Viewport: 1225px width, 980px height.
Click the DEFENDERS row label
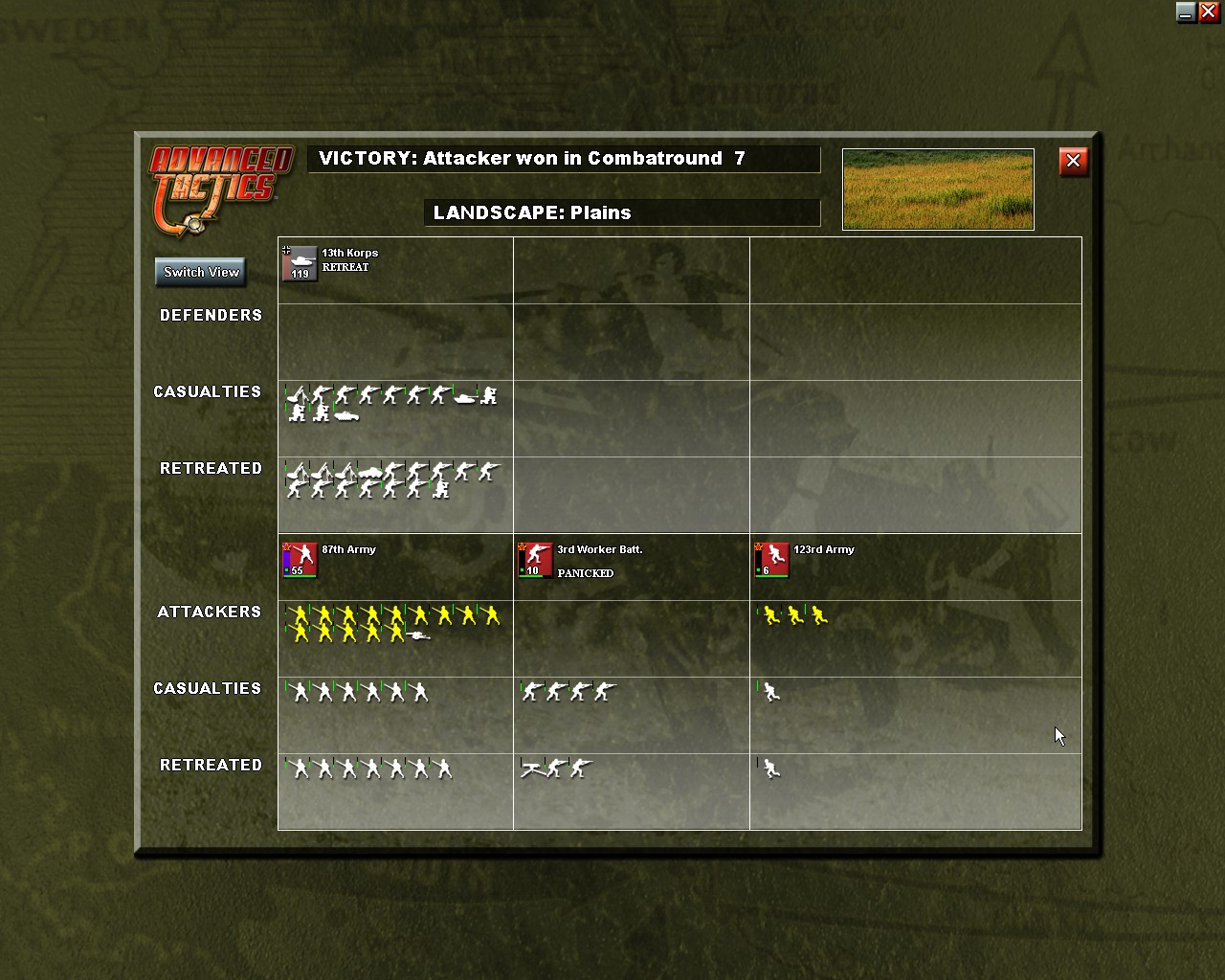click(211, 315)
